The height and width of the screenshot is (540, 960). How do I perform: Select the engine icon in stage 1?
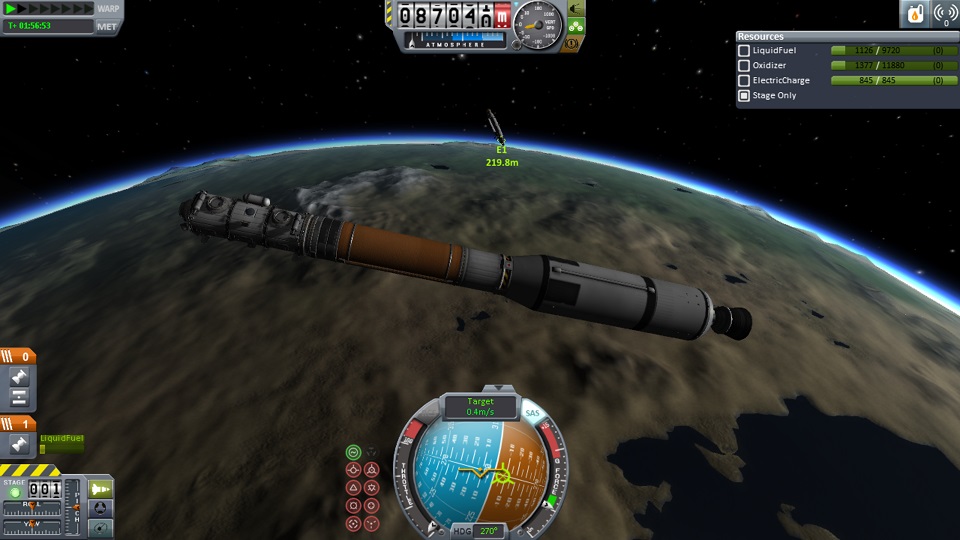(17, 444)
